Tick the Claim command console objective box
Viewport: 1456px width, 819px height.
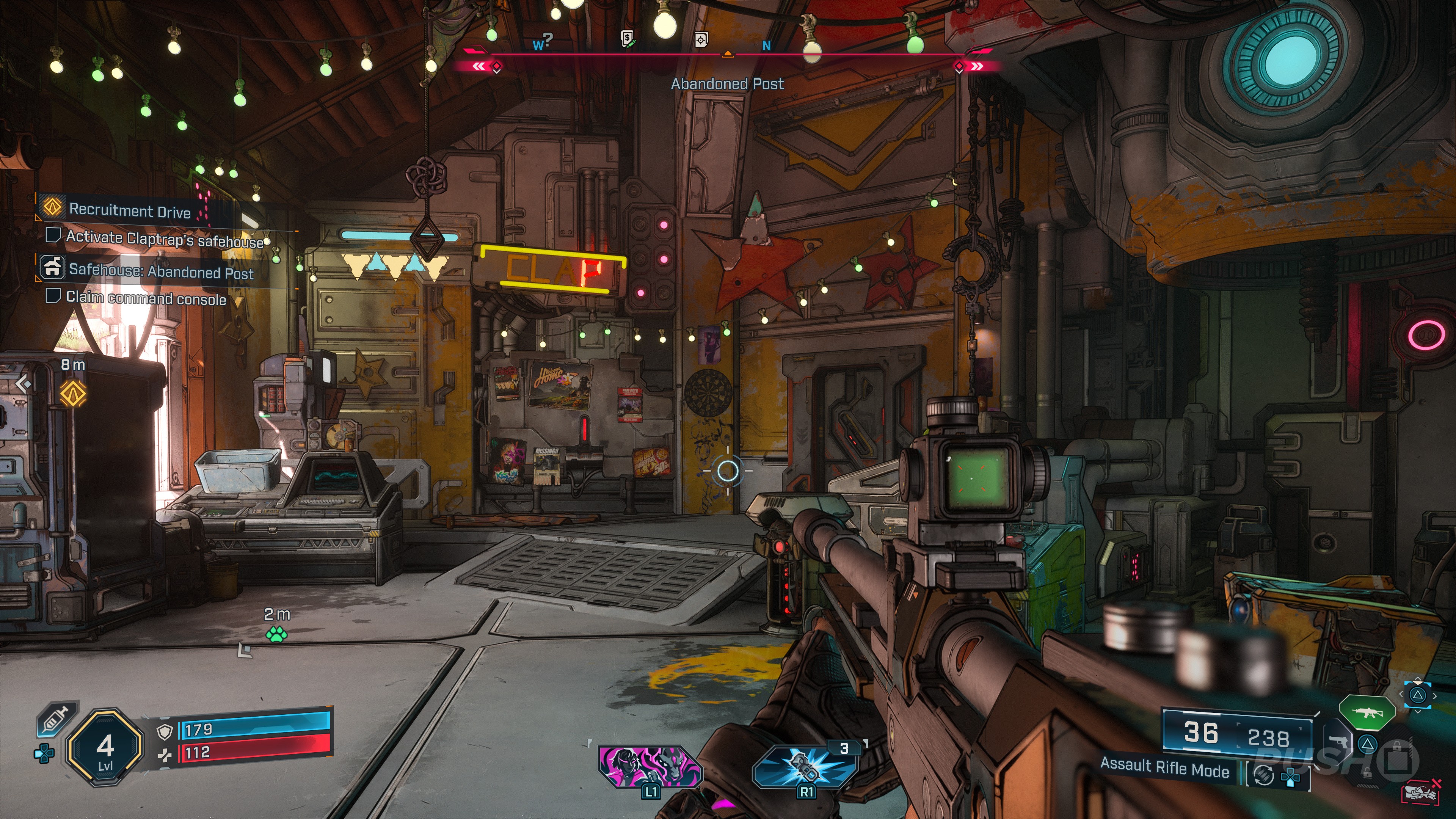coord(53,296)
